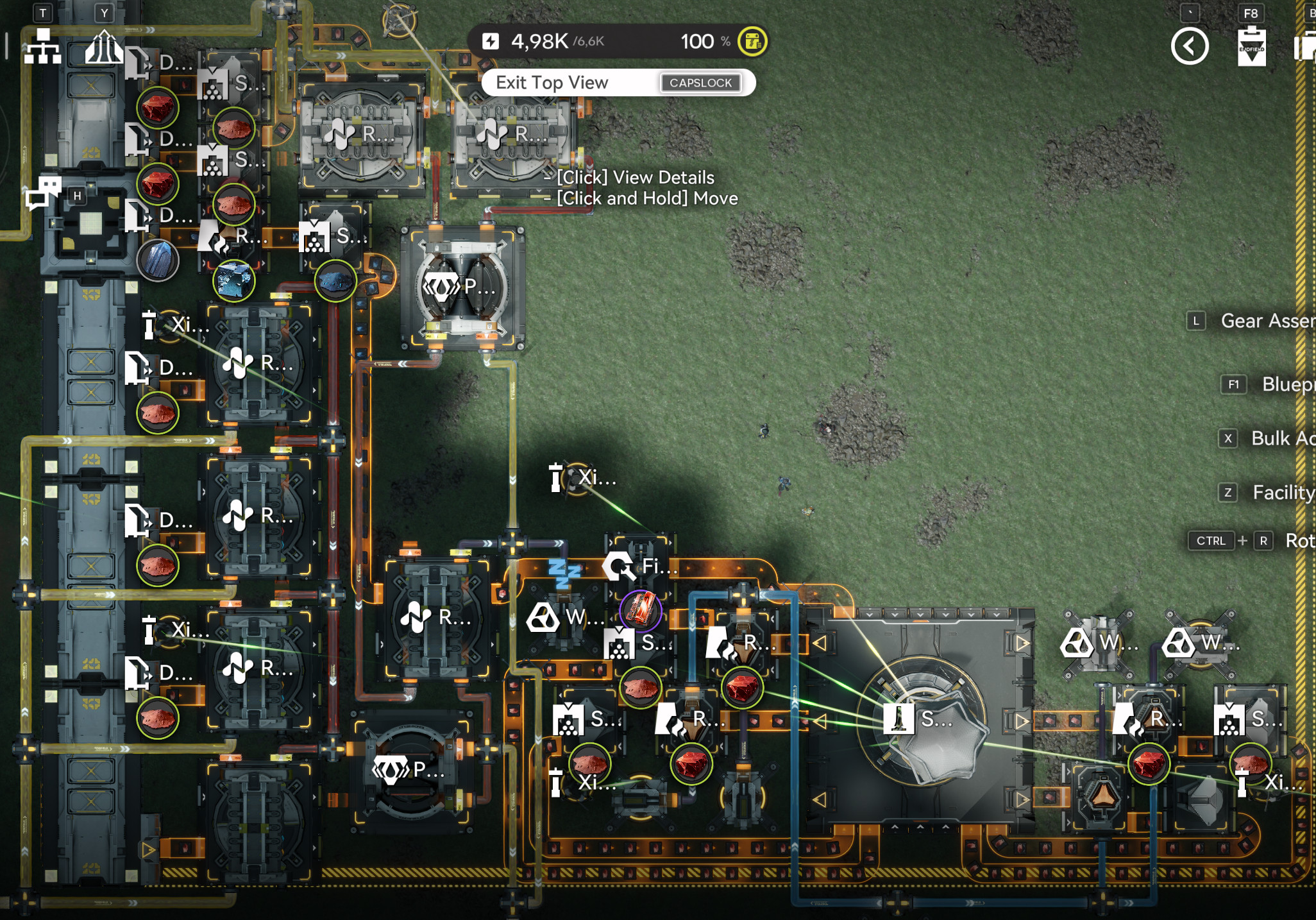The width and height of the screenshot is (1316, 920).
Task: Select the Rotate option
Action: point(1299,541)
